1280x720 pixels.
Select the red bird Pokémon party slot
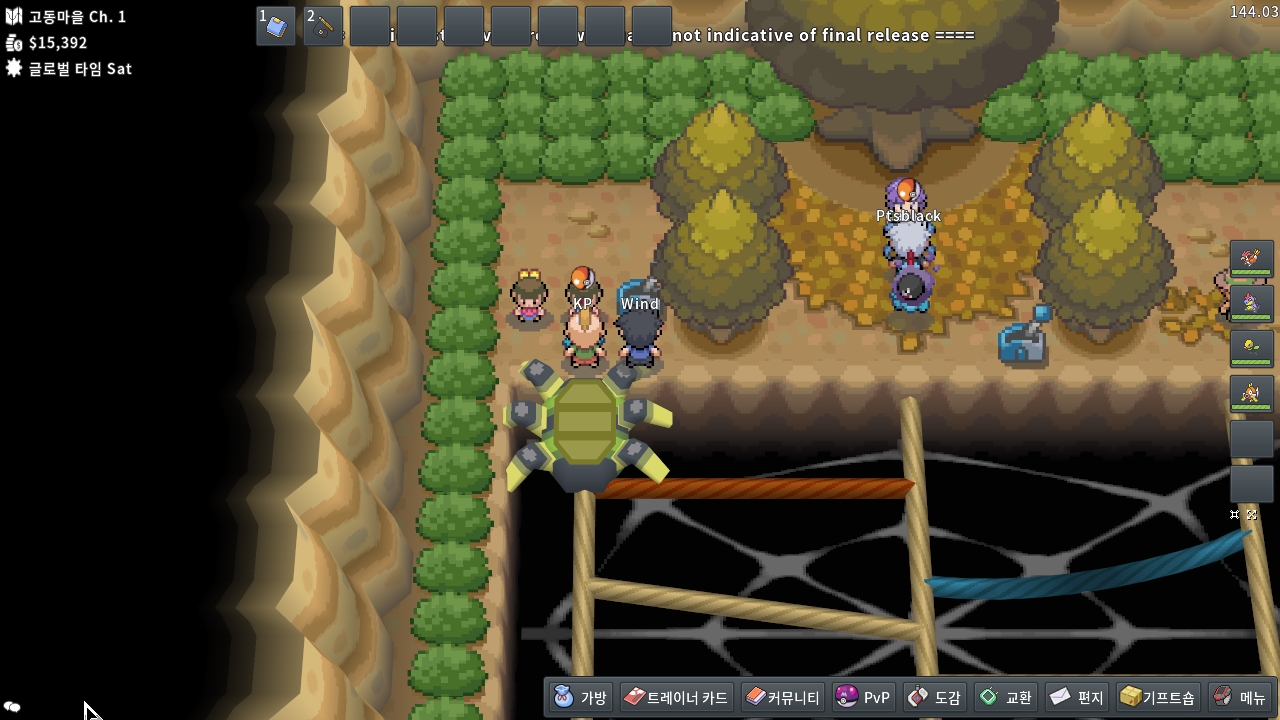1251,259
